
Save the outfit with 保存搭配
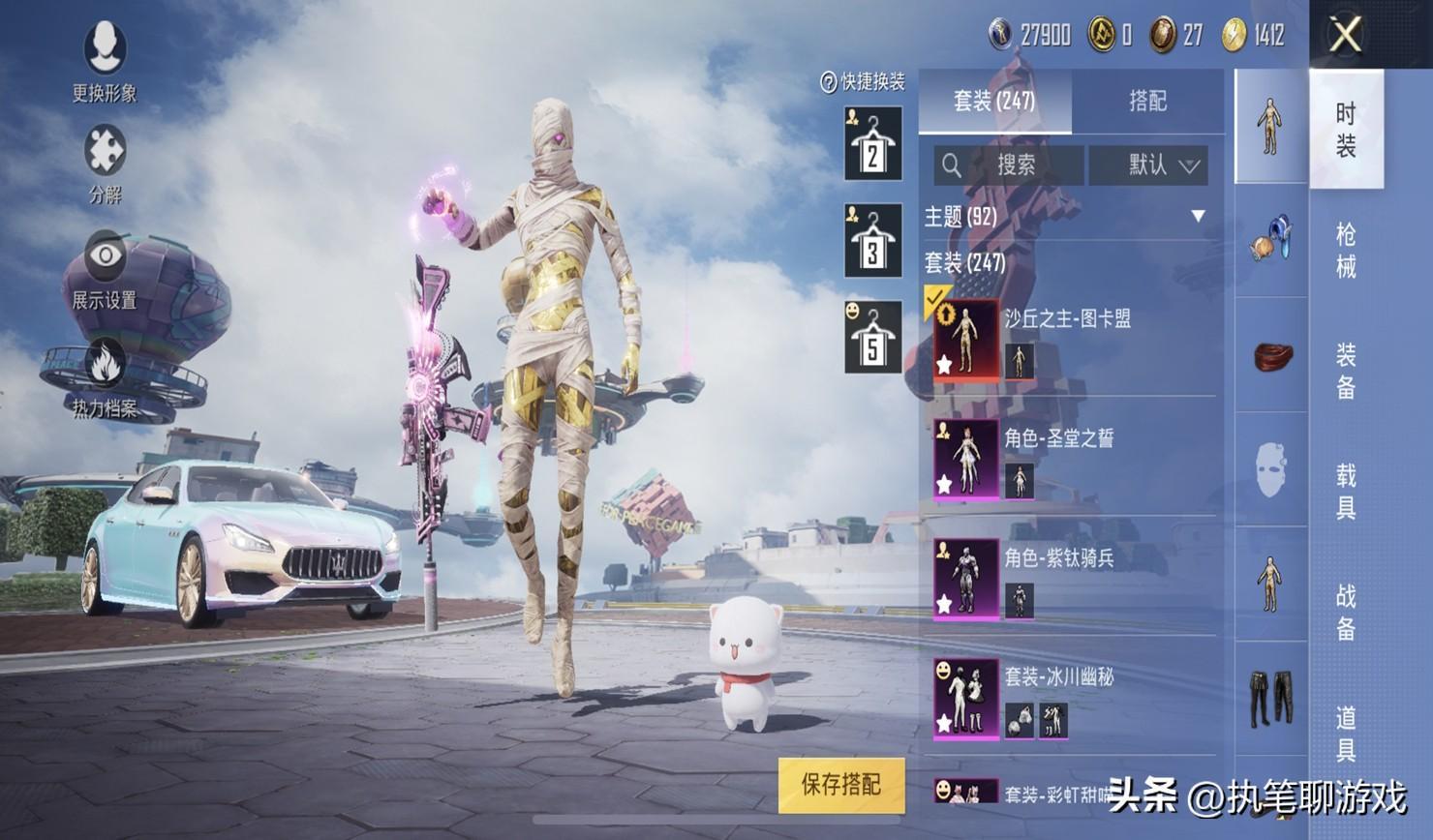click(x=840, y=785)
